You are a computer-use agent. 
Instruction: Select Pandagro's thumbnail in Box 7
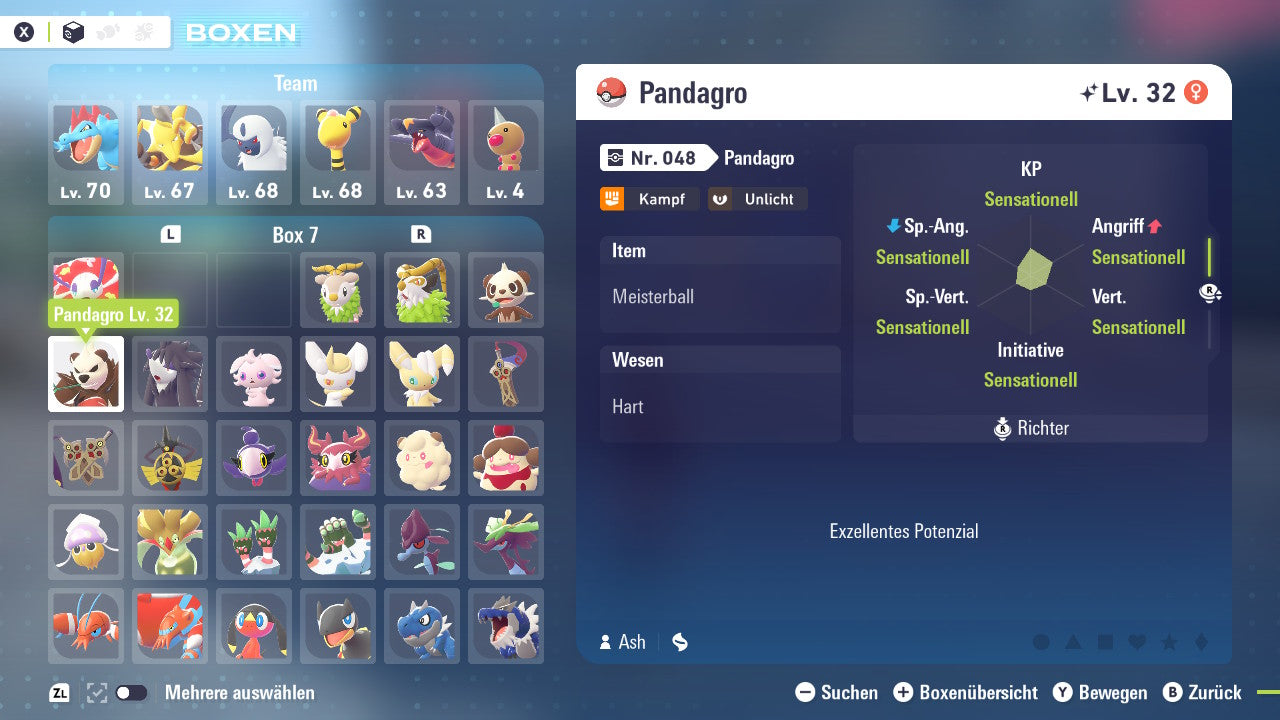[x=85, y=373]
